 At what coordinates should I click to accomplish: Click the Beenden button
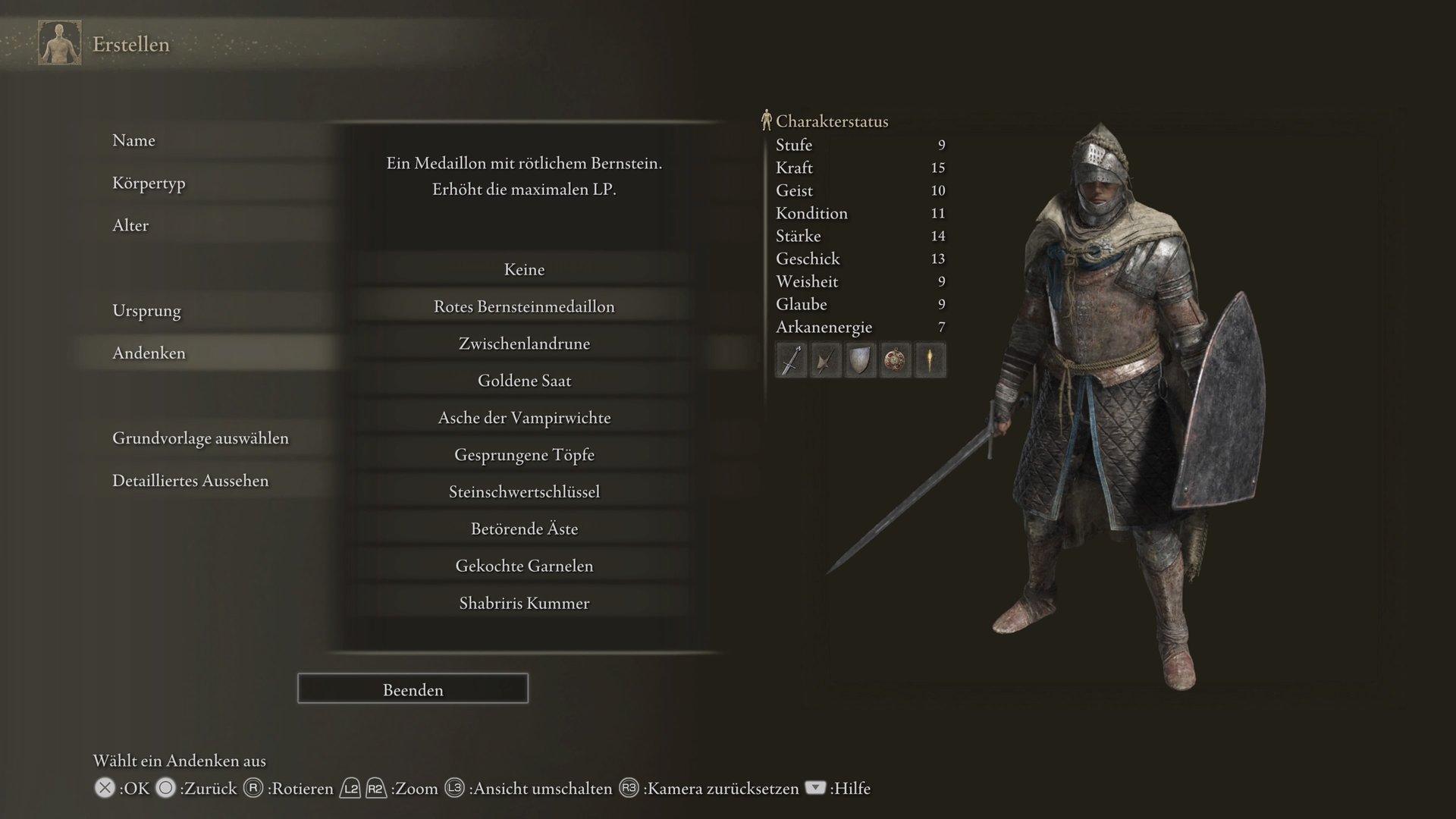pos(413,689)
